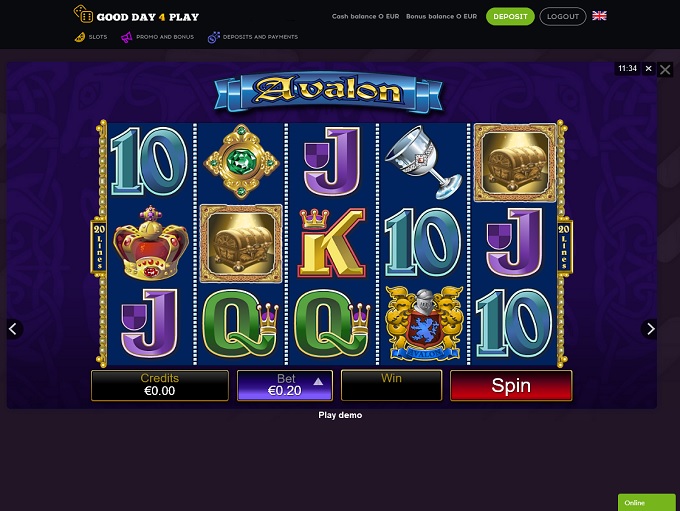The width and height of the screenshot is (680, 511).
Task: Click the green Deposit button
Action: click(510, 16)
